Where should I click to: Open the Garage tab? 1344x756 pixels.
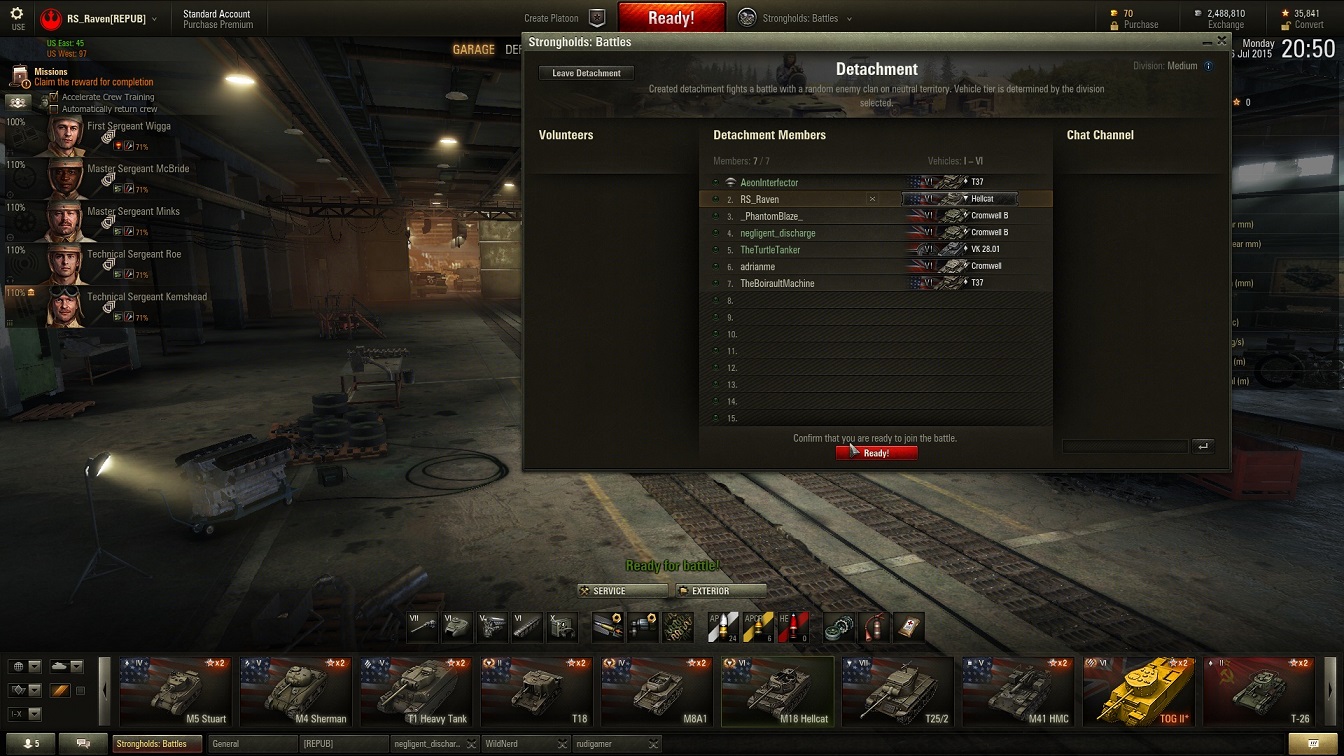coord(473,49)
